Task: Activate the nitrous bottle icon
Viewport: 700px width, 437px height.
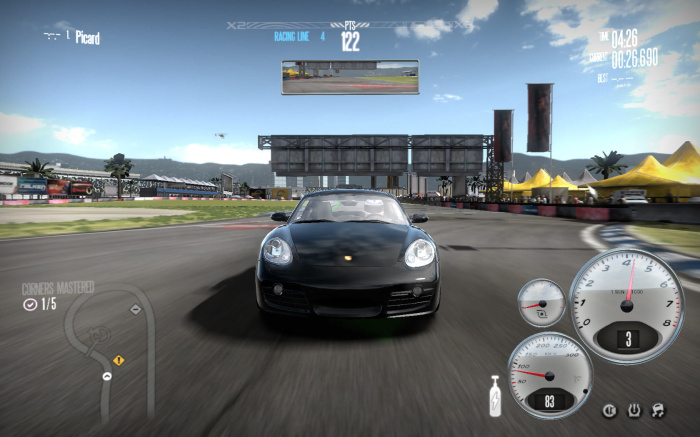Action: pyautogui.click(x=494, y=394)
